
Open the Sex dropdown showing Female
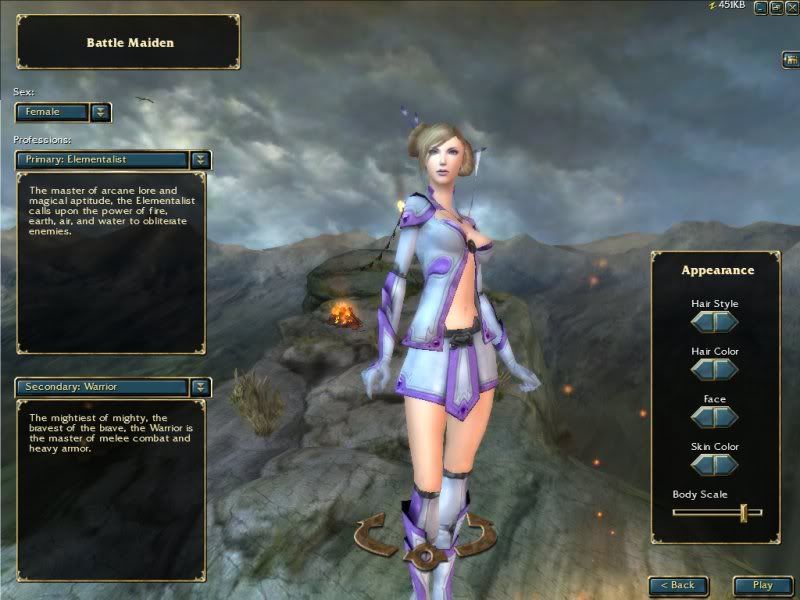(100, 112)
